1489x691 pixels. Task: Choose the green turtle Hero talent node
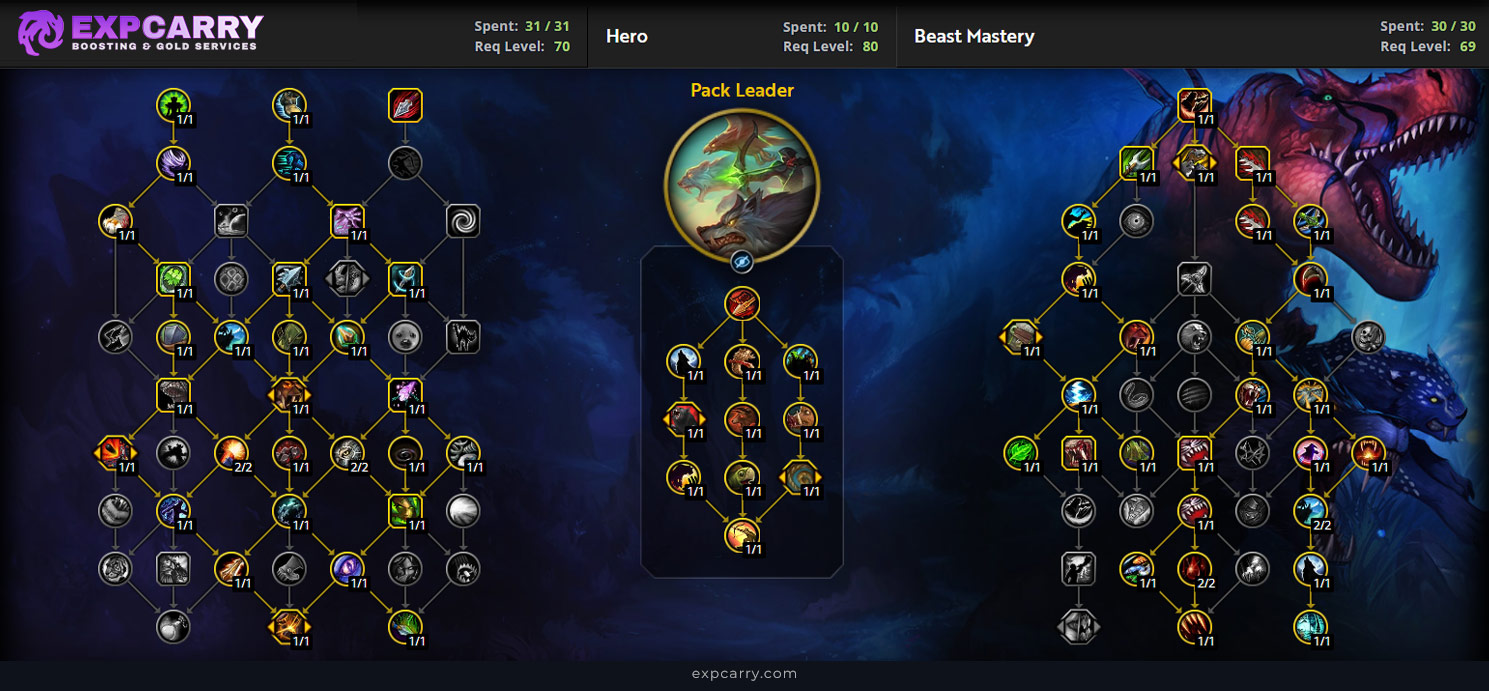[x=742, y=478]
